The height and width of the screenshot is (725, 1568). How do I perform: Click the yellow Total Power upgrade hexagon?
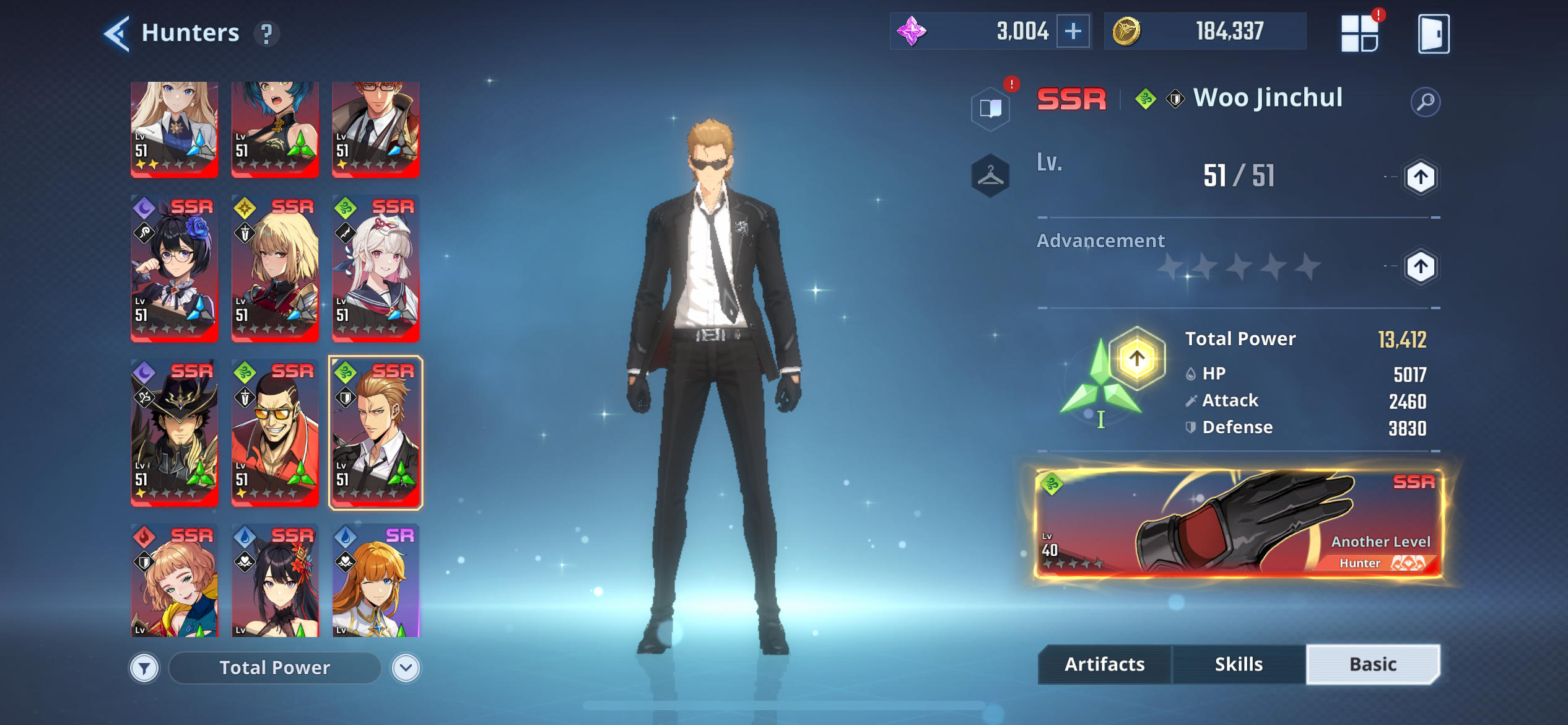pyautogui.click(x=1136, y=358)
